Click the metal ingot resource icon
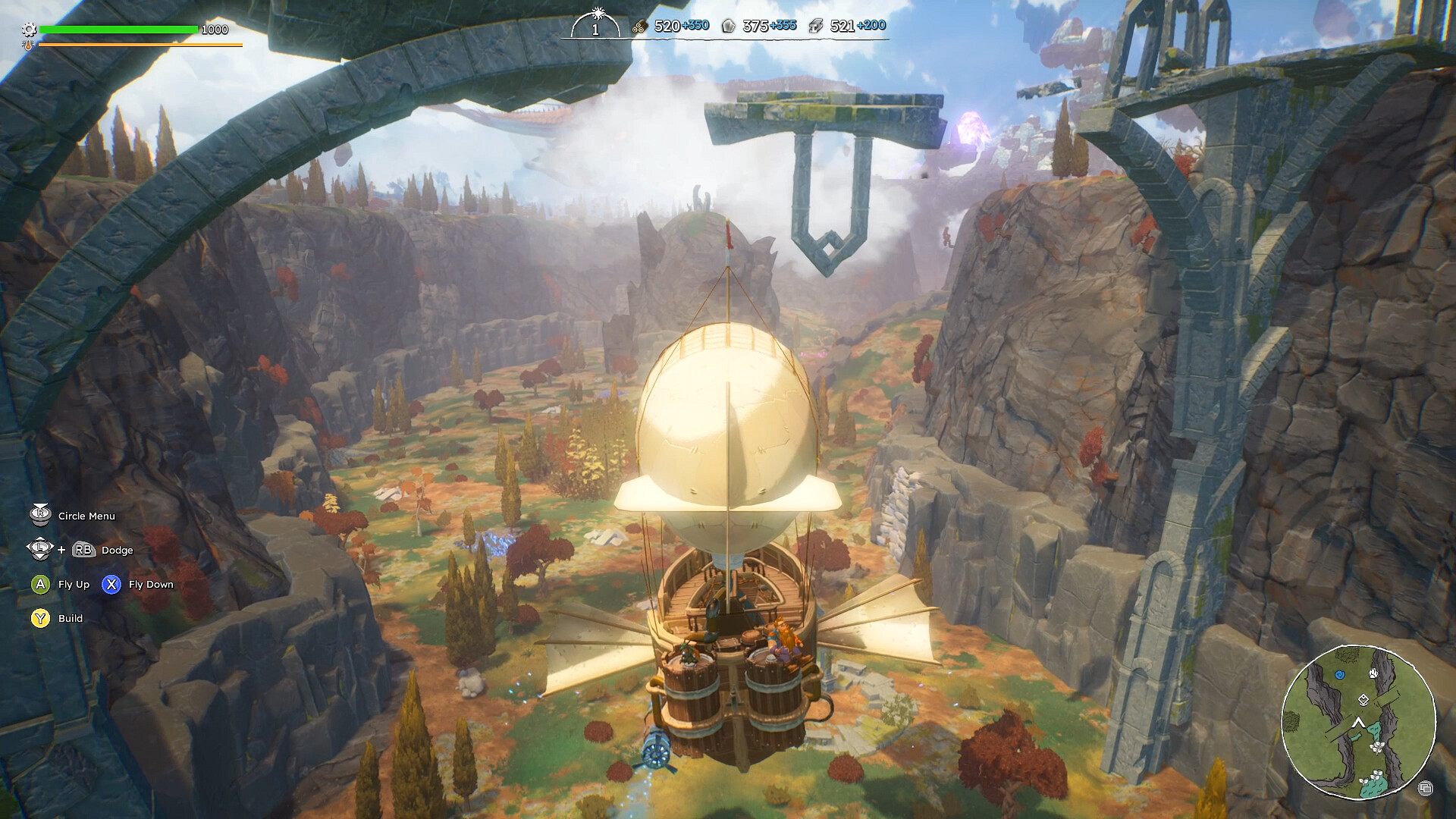 (815, 27)
